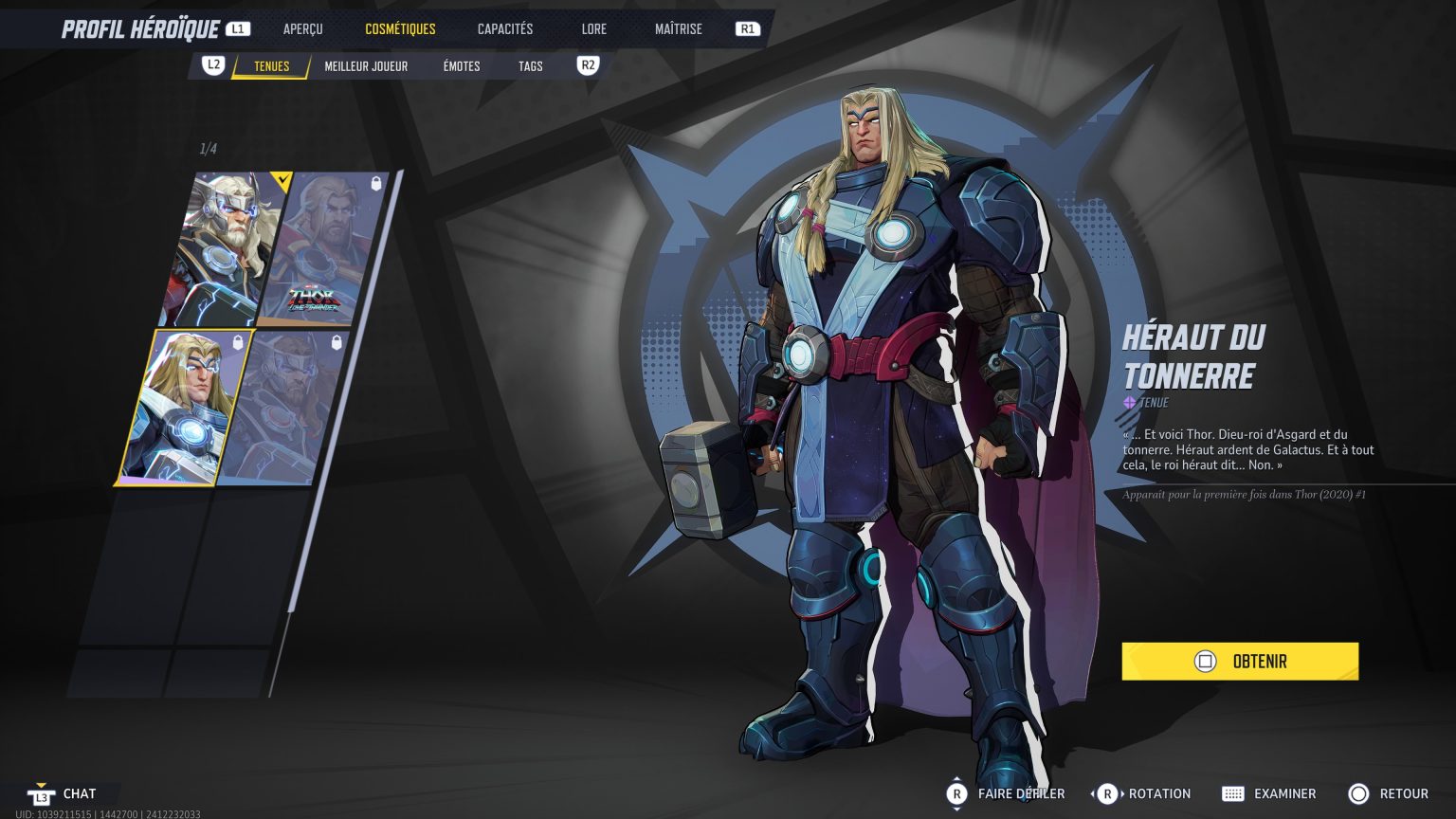This screenshot has height=819, width=1456.
Task: Open the CAPACITÉS tab
Action: pos(504,28)
